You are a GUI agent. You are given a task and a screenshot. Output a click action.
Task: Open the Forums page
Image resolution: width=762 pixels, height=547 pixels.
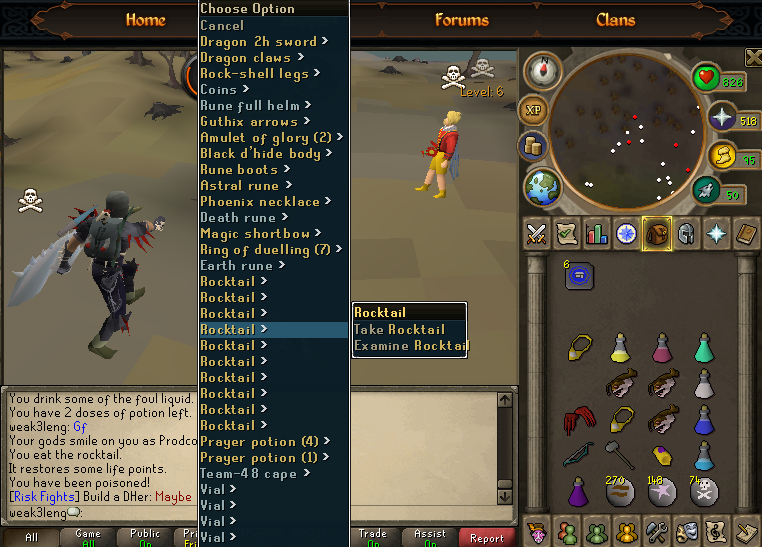pos(462,20)
